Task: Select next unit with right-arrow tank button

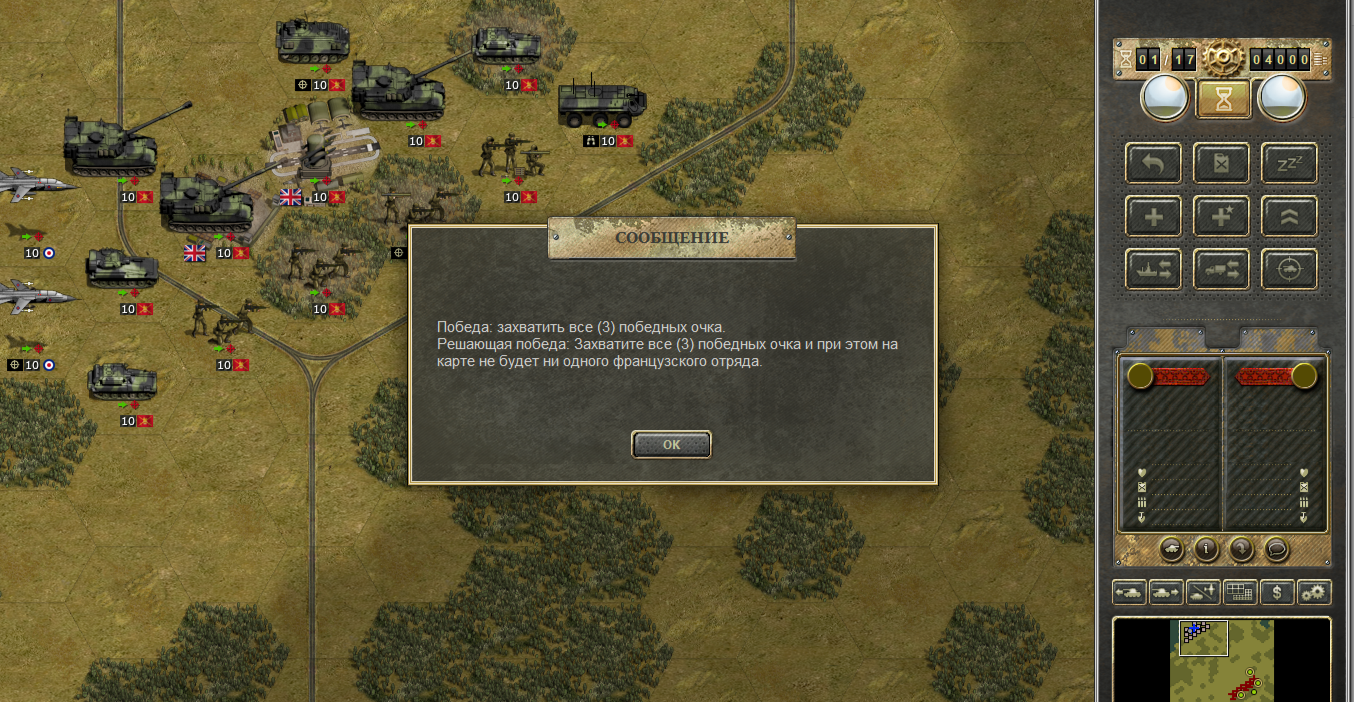Action: pos(1166,592)
